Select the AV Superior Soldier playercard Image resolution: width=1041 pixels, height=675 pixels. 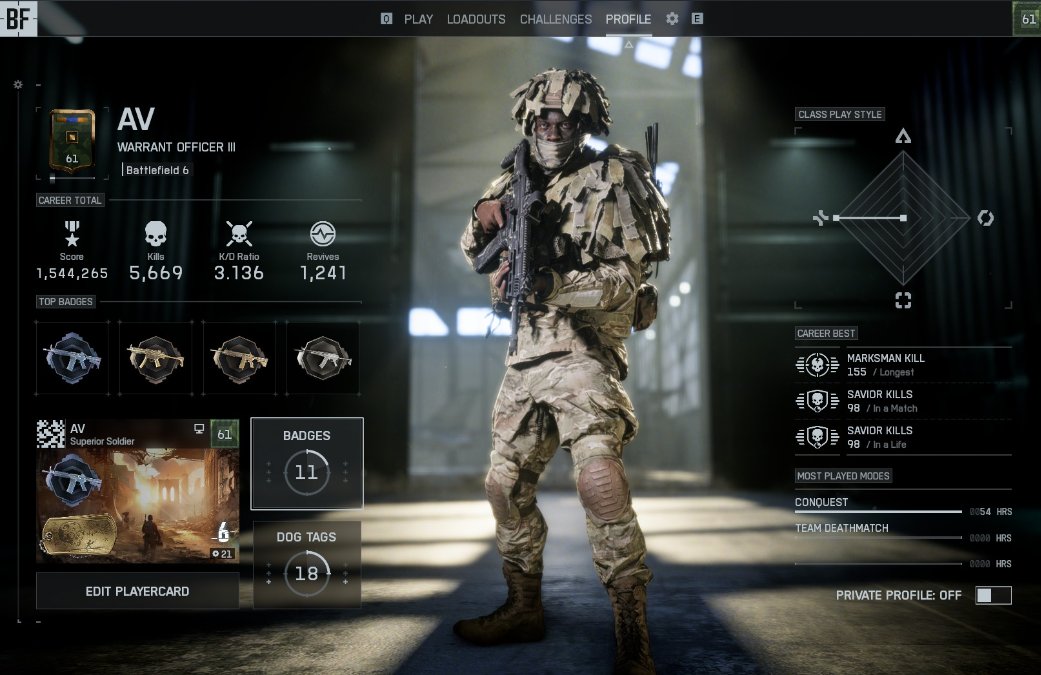coord(137,491)
